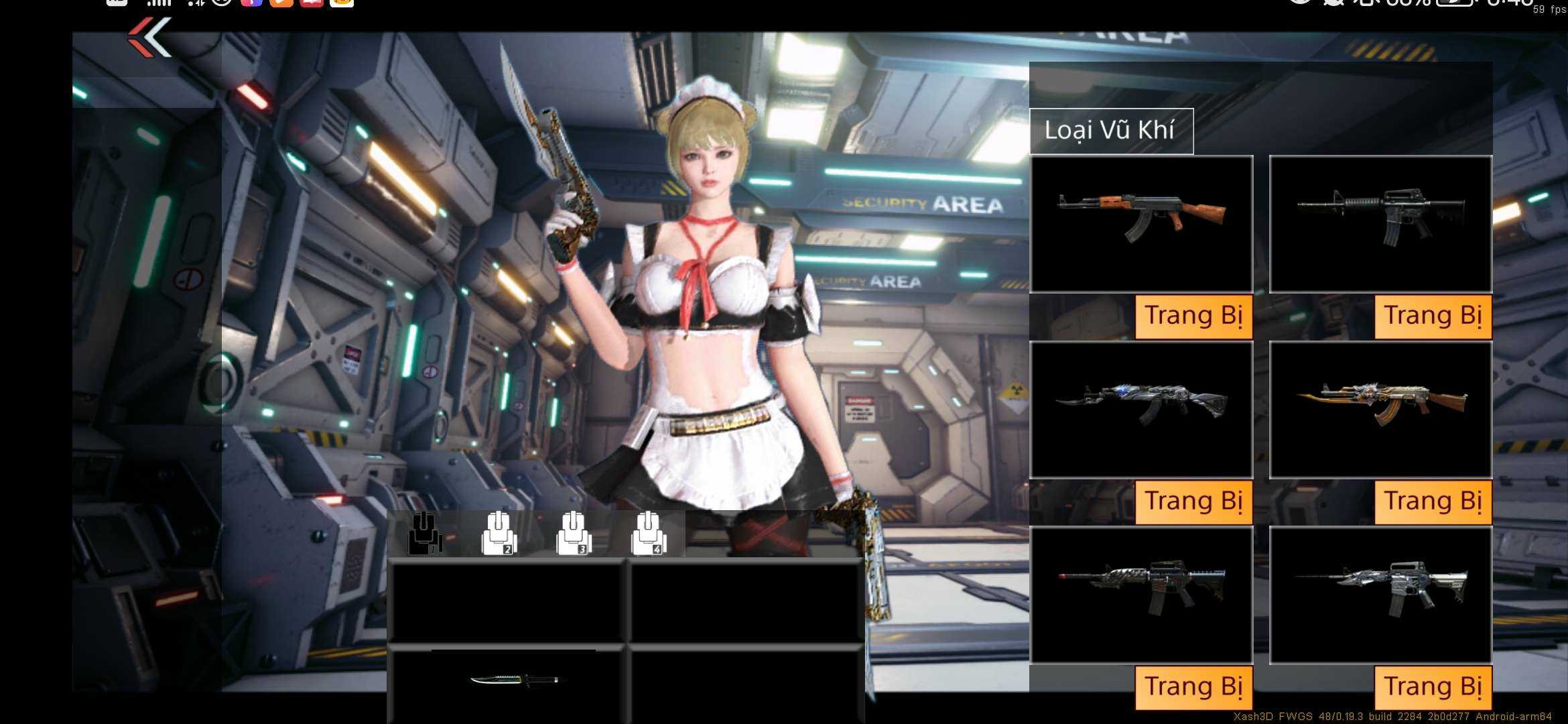
Task: Equip the gold-bladed AK via Trang Bị
Action: tap(1433, 501)
